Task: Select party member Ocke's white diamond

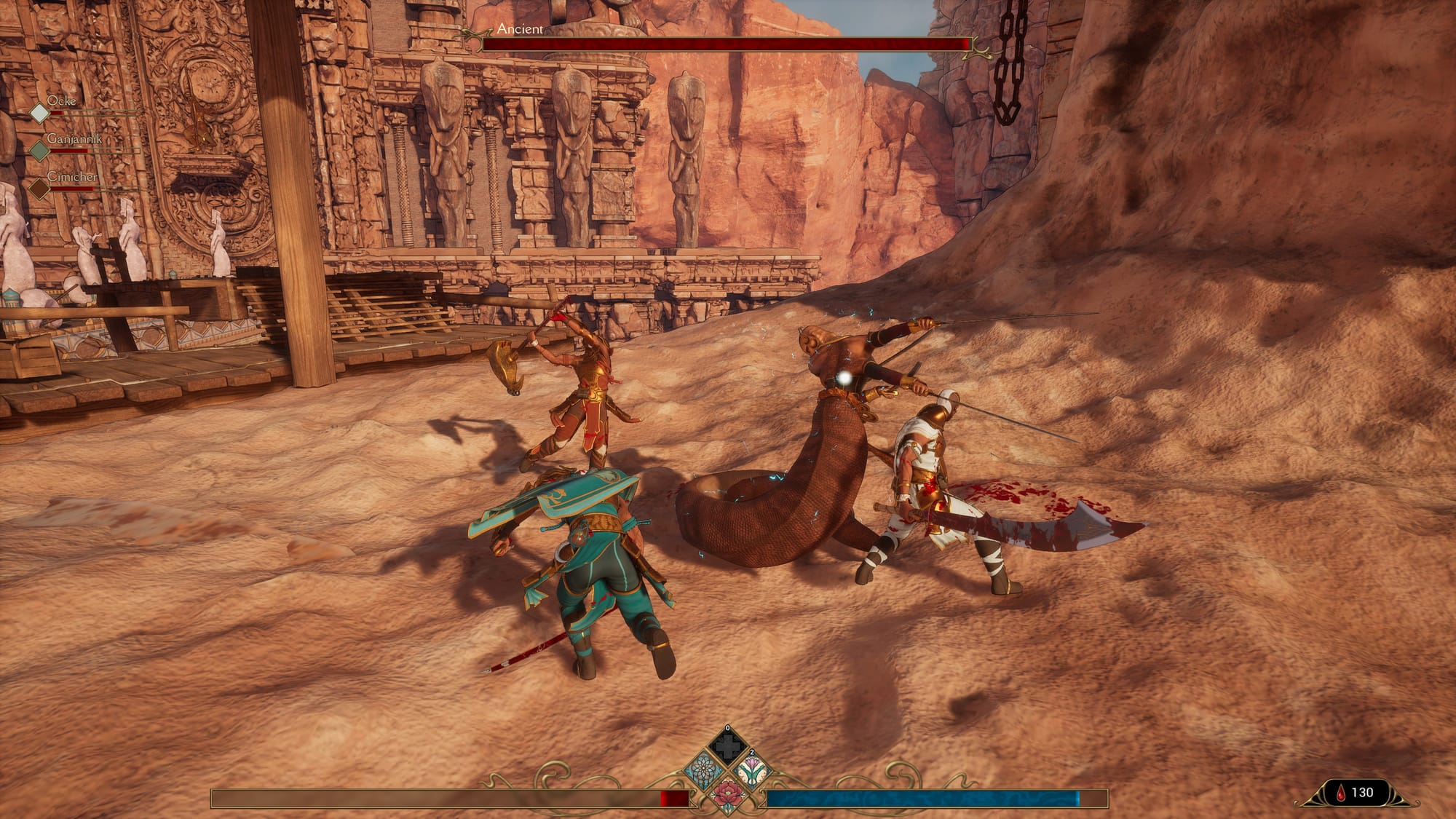Action: pyautogui.click(x=39, y=112)
